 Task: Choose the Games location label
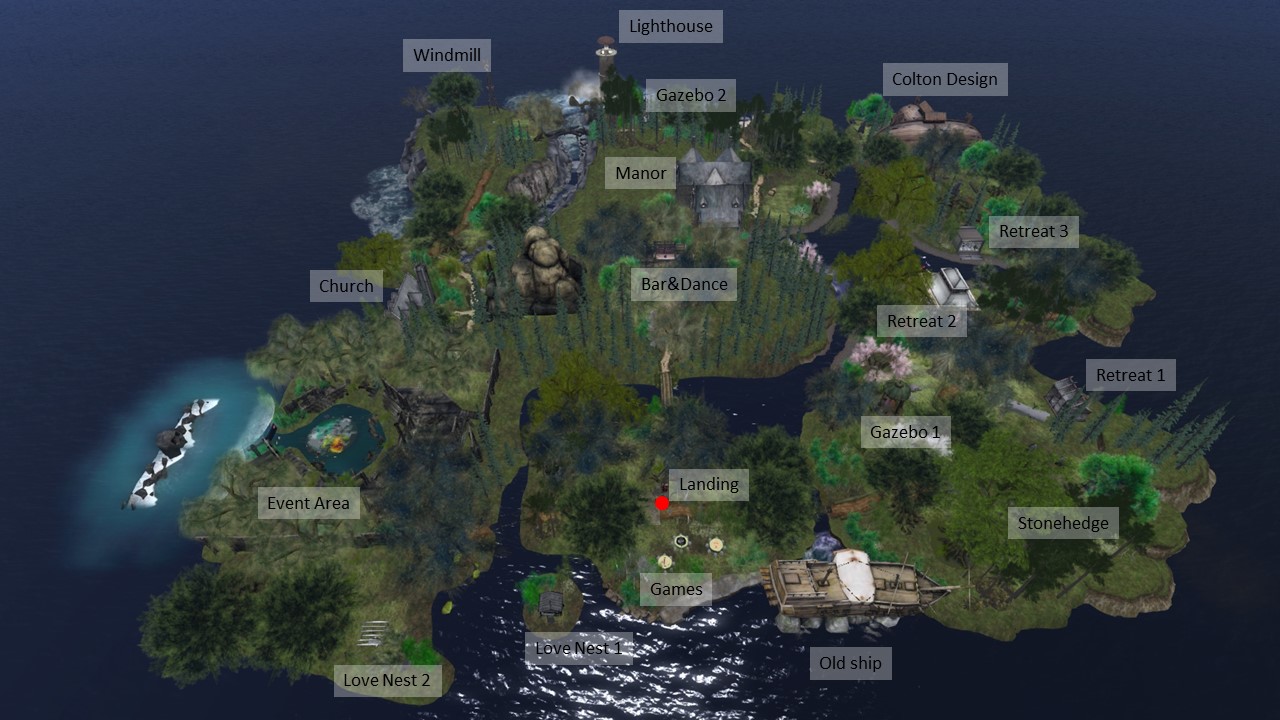tap(676, 589)
